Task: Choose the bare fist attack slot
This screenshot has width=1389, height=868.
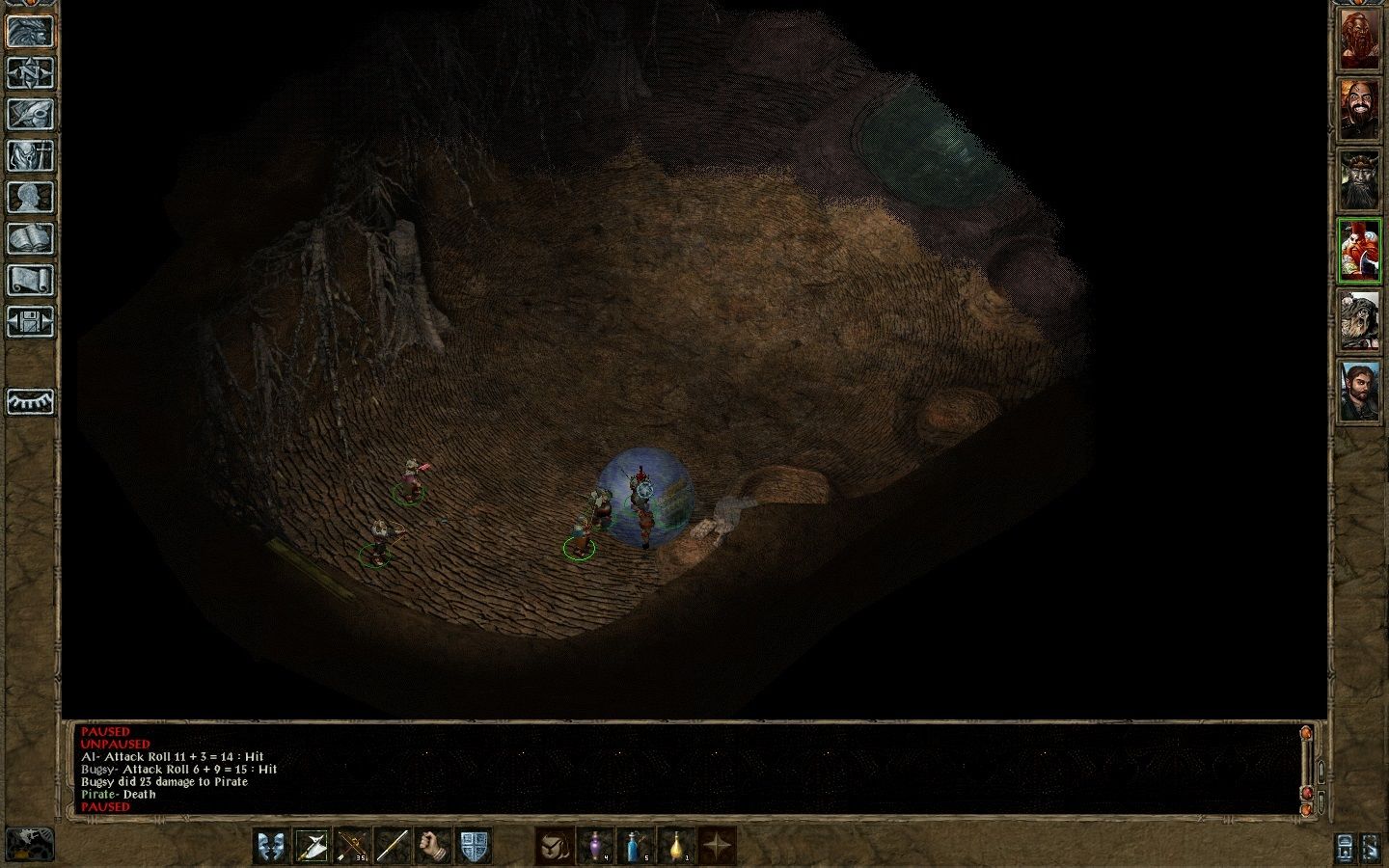Action: [433, 846]
